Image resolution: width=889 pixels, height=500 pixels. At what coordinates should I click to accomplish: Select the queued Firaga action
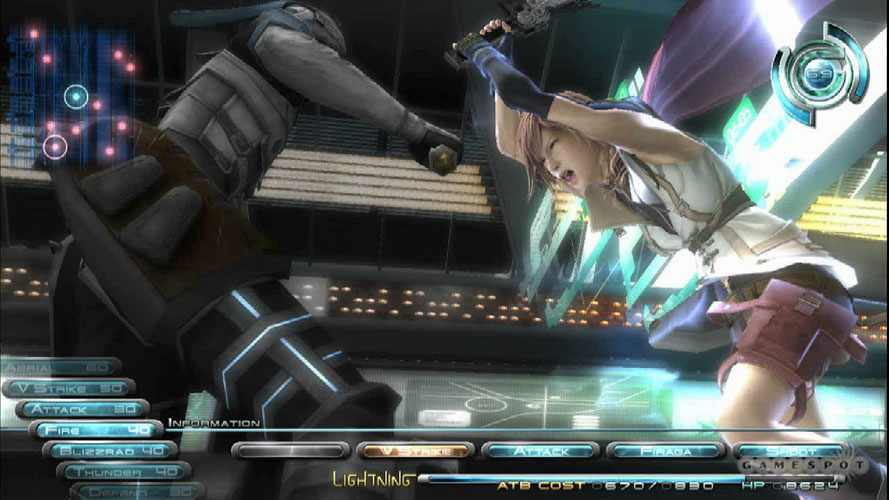pyautogui.click(x=664, y=451)
